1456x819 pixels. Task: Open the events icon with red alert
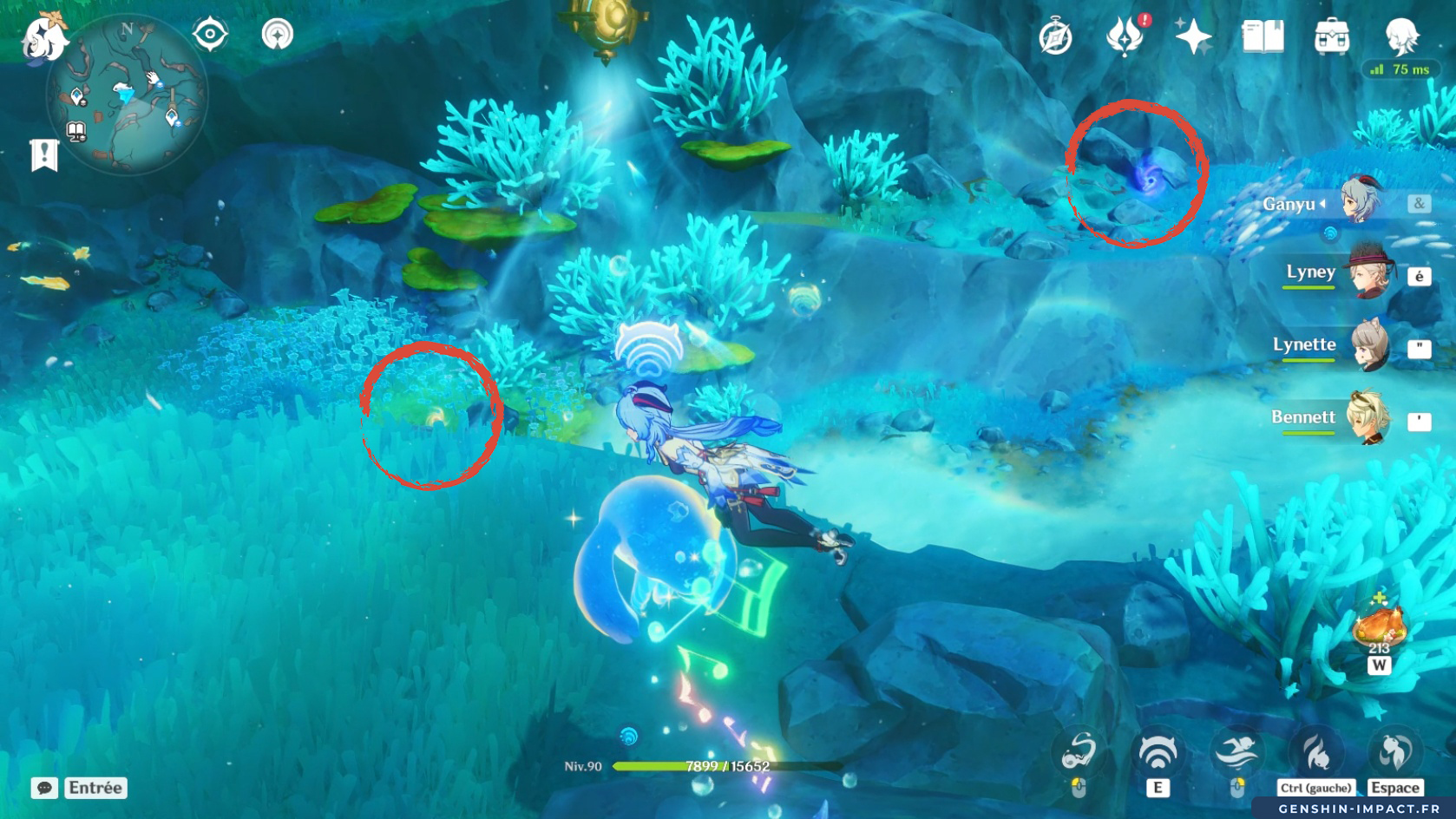point(1125,36)
